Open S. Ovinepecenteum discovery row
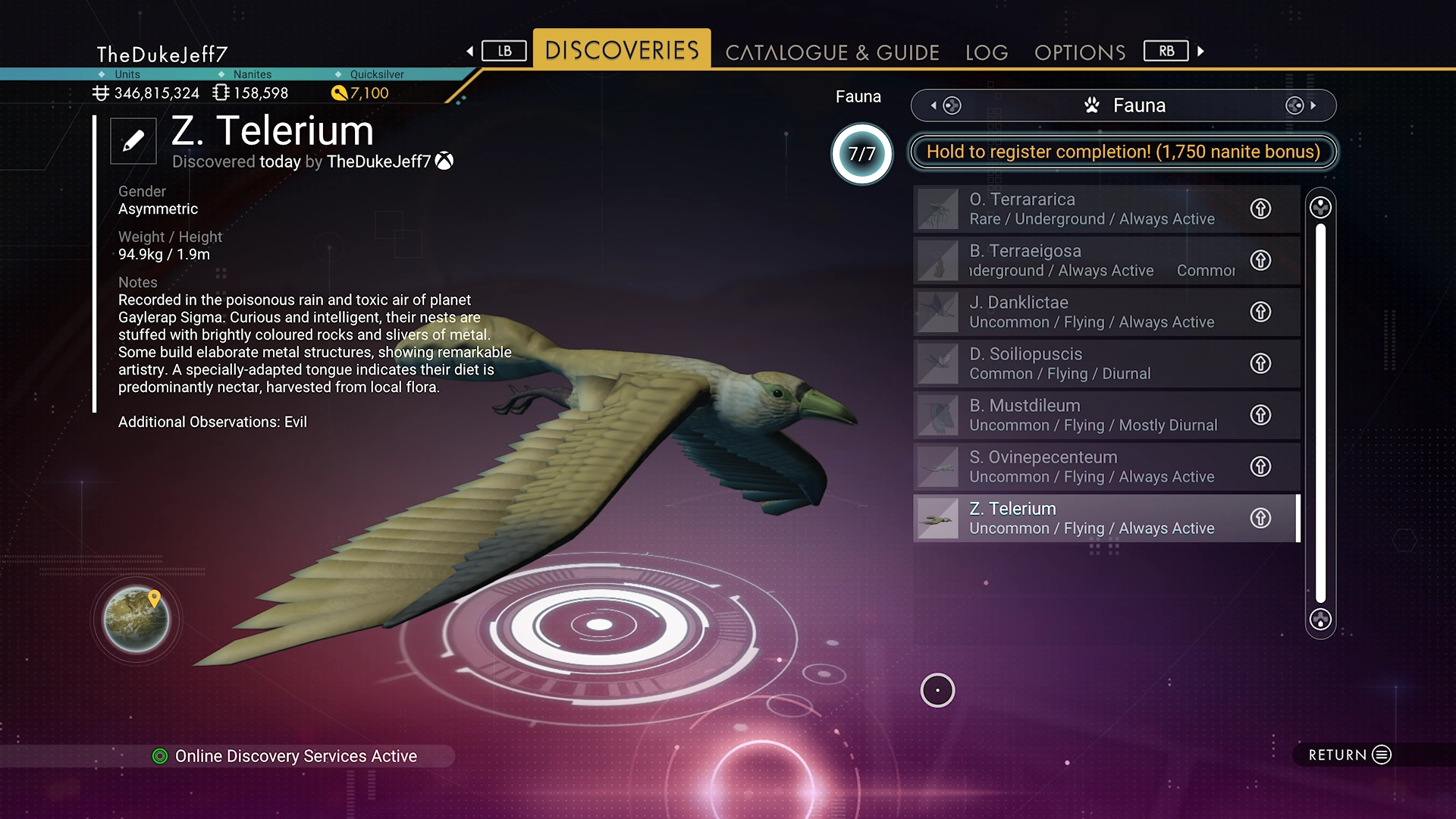The width and height of the screenshot is (1456, 819). tap(1077, 467)
